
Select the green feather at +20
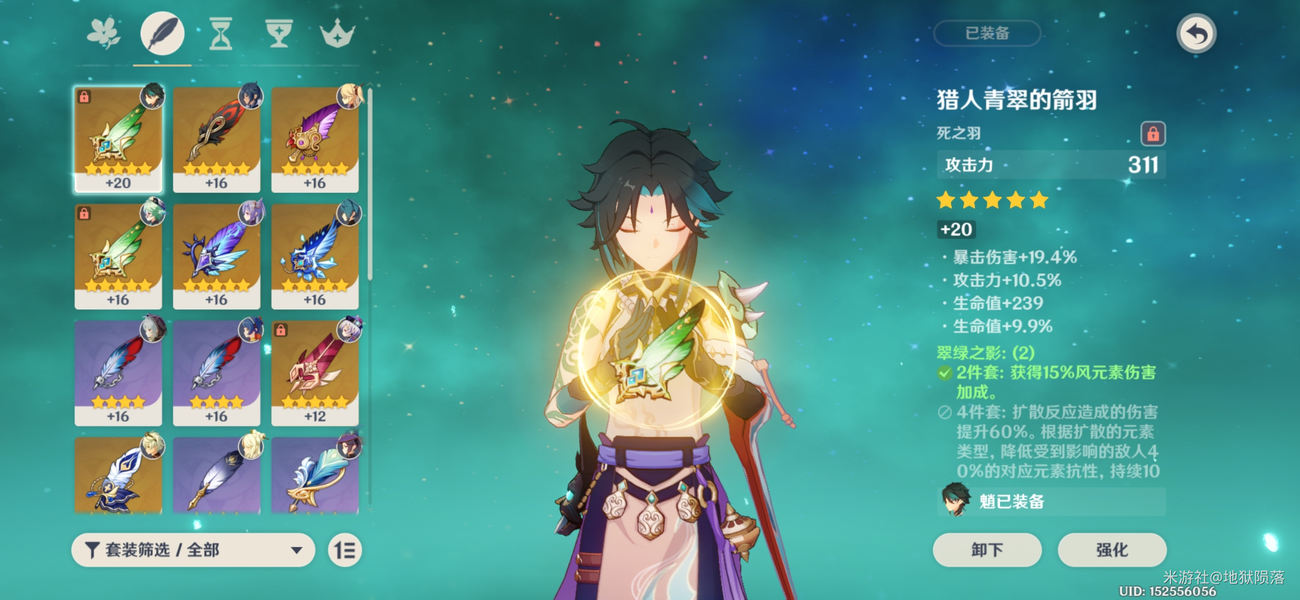(x=117, y=139)
